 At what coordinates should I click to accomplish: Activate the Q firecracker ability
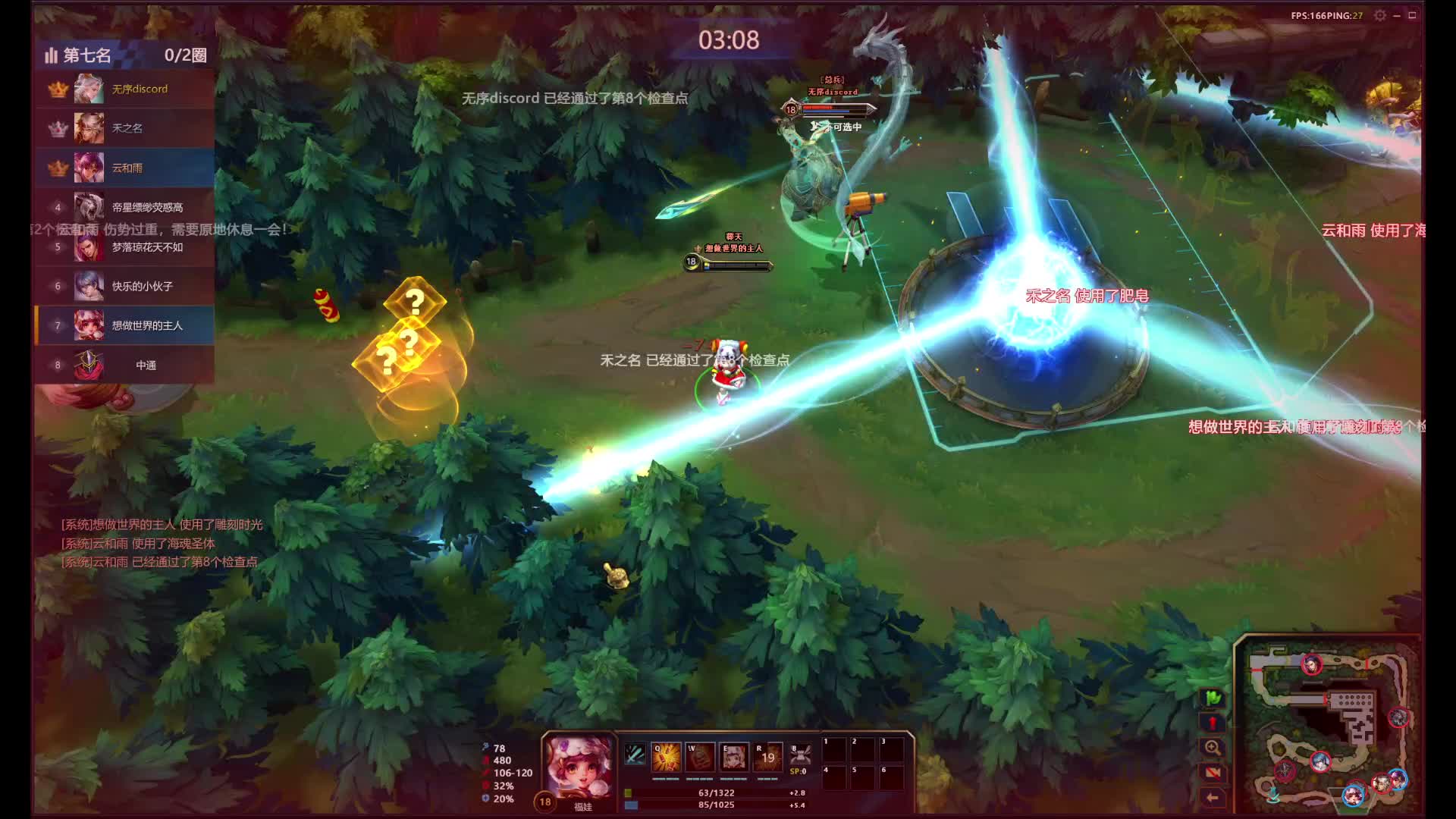pos(666,758)
